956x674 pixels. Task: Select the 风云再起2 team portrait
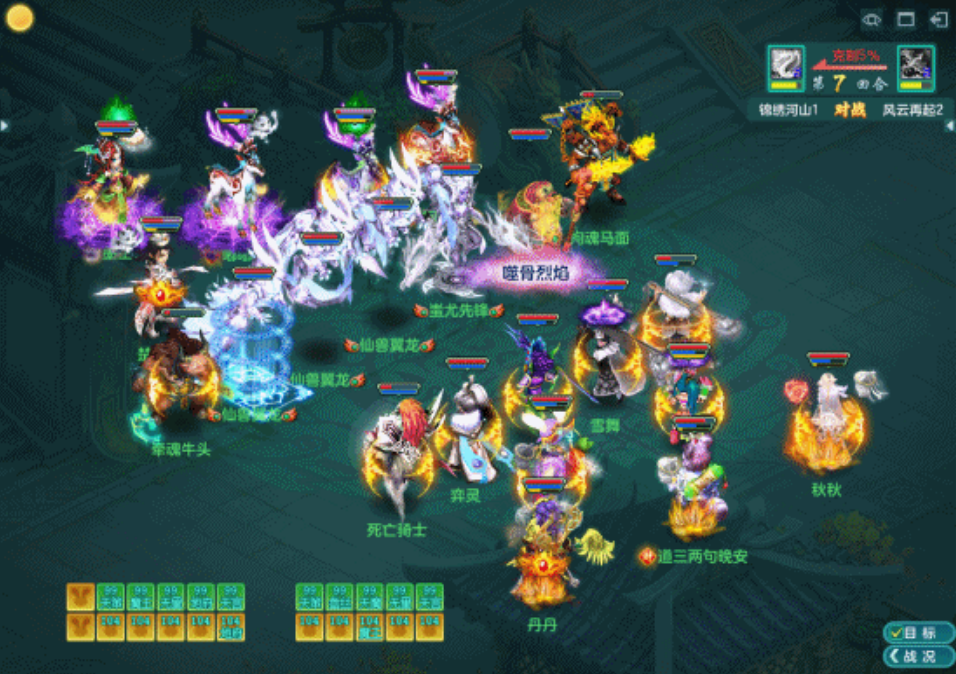tap(916, 67)
